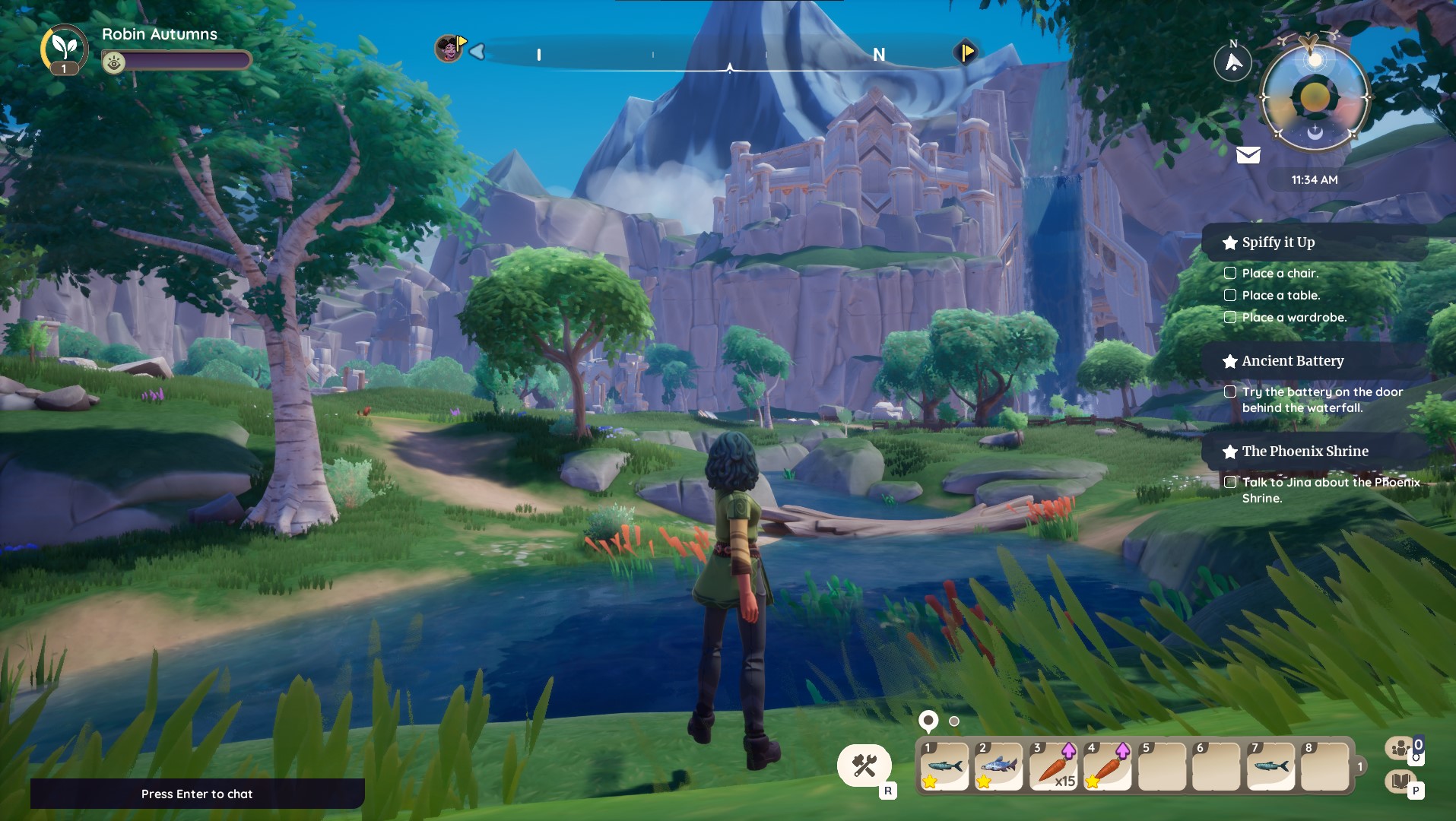The height and width of the screenshot is (821, 1456).
Task: Check the Place a wardrobe quest objective
Action: coord(1230,318)
